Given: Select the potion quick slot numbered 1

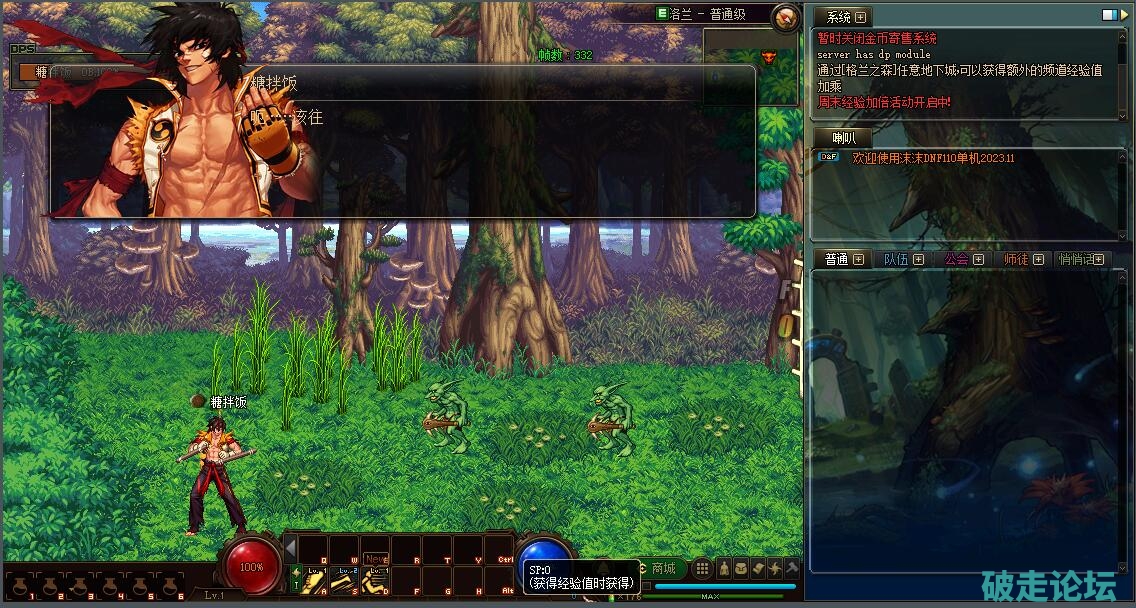Looking at the screenshot, I should pyautogui.click(x=20, y=585).
